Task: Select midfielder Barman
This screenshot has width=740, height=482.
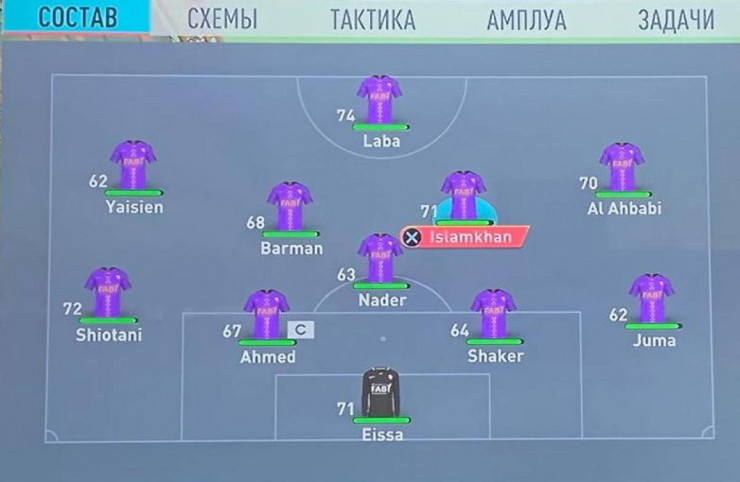Action: pos(290,207)
